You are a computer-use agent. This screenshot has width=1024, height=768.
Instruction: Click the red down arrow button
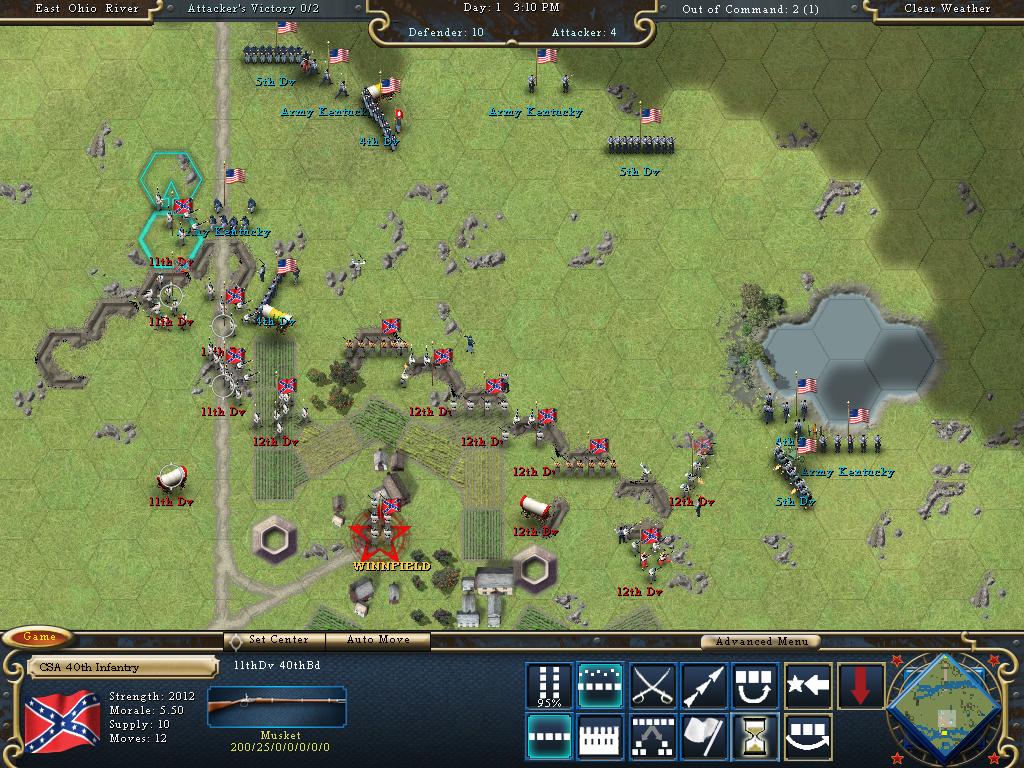860,686
